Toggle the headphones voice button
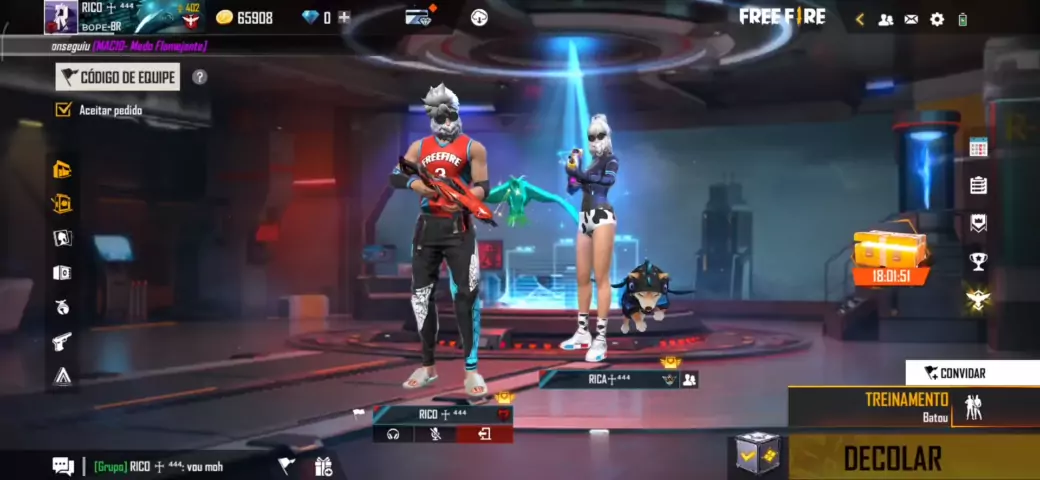 (x=393, y=434)
